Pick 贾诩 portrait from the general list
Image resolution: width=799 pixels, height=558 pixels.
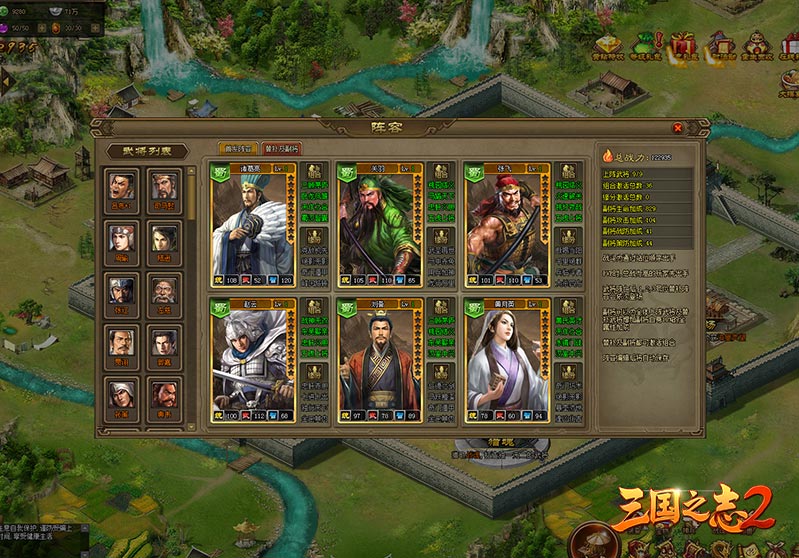tap(121, 342)
